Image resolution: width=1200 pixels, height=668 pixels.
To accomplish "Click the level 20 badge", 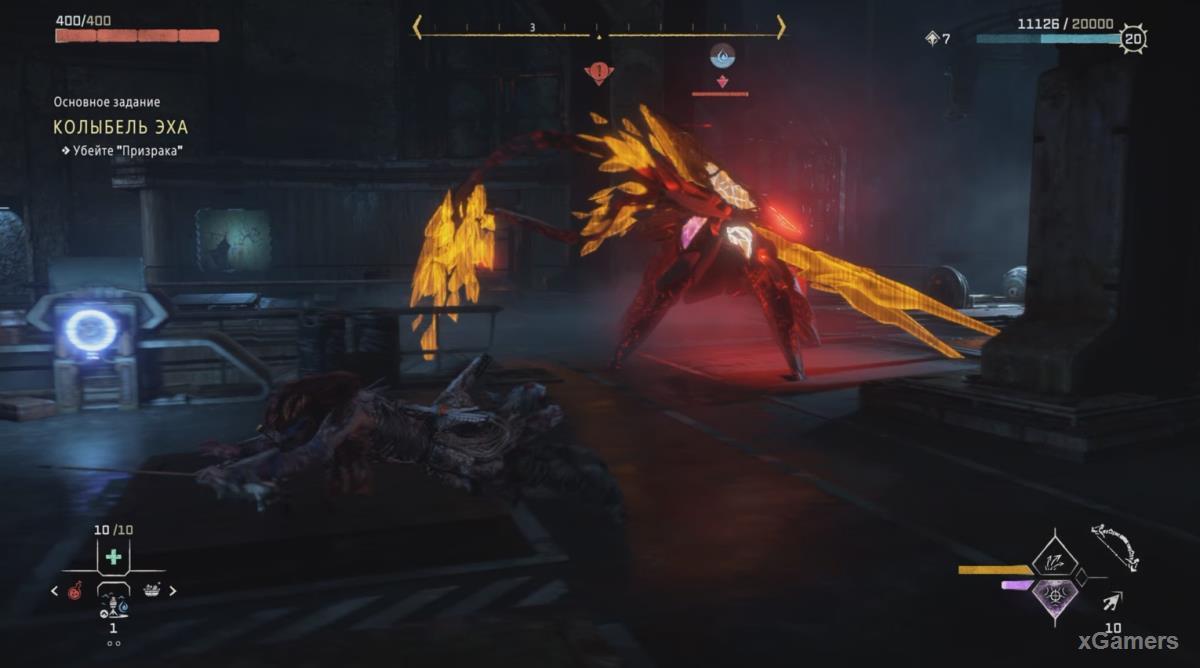I will [x=1132, y=40].
